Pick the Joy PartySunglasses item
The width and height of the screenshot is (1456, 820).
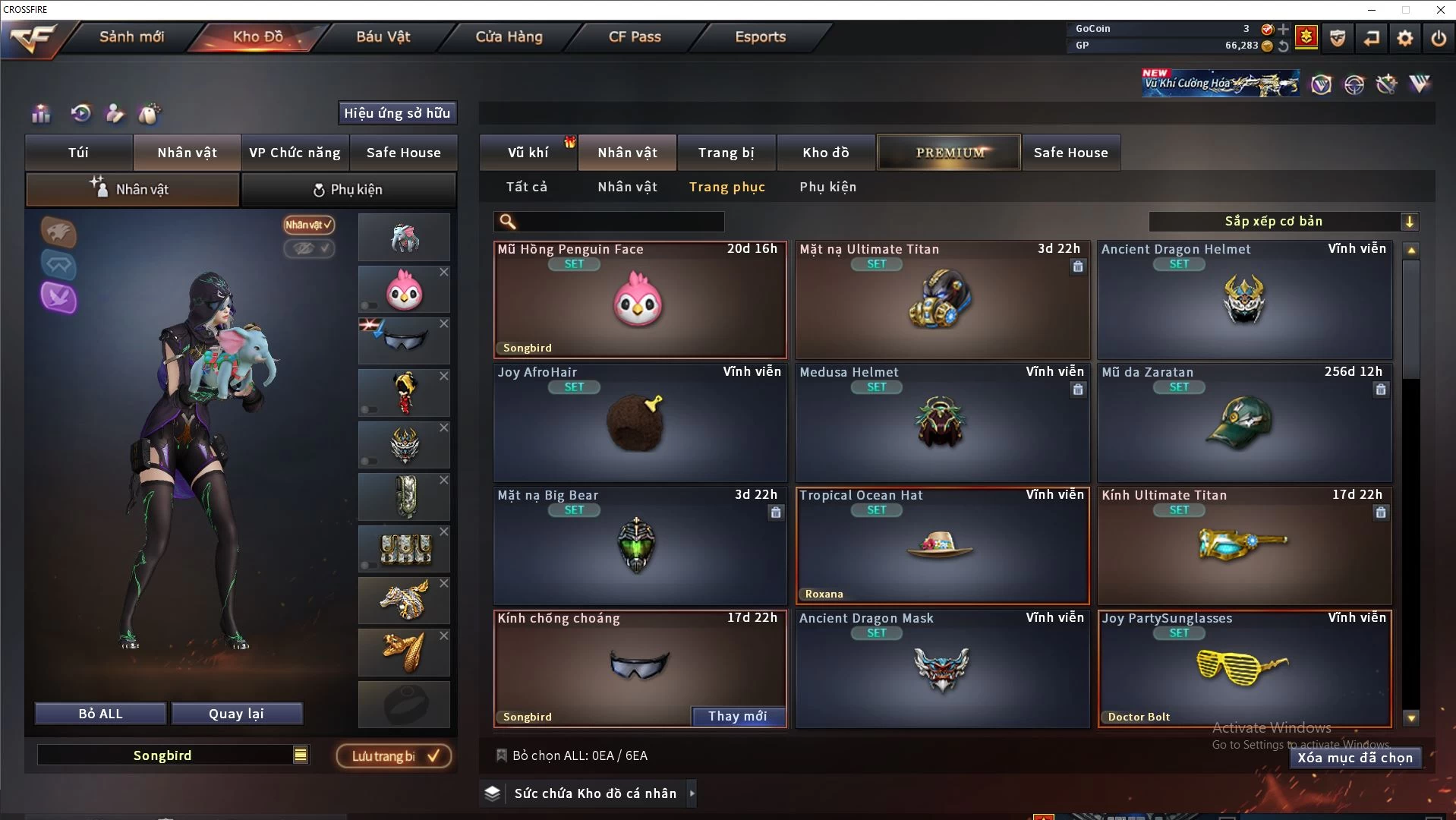tap(1244, 668)
